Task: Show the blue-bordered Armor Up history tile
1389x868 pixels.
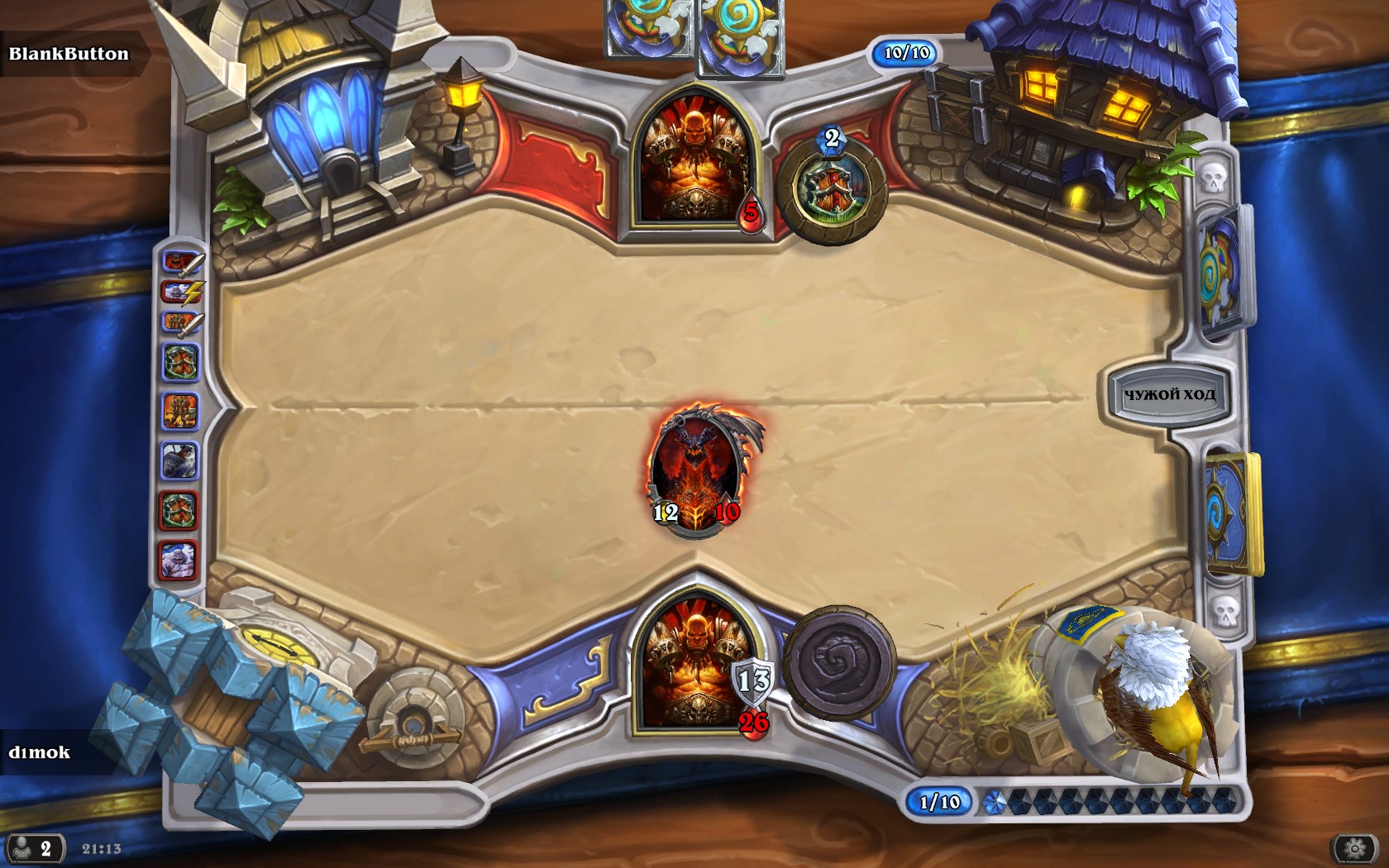Action: 180,362
